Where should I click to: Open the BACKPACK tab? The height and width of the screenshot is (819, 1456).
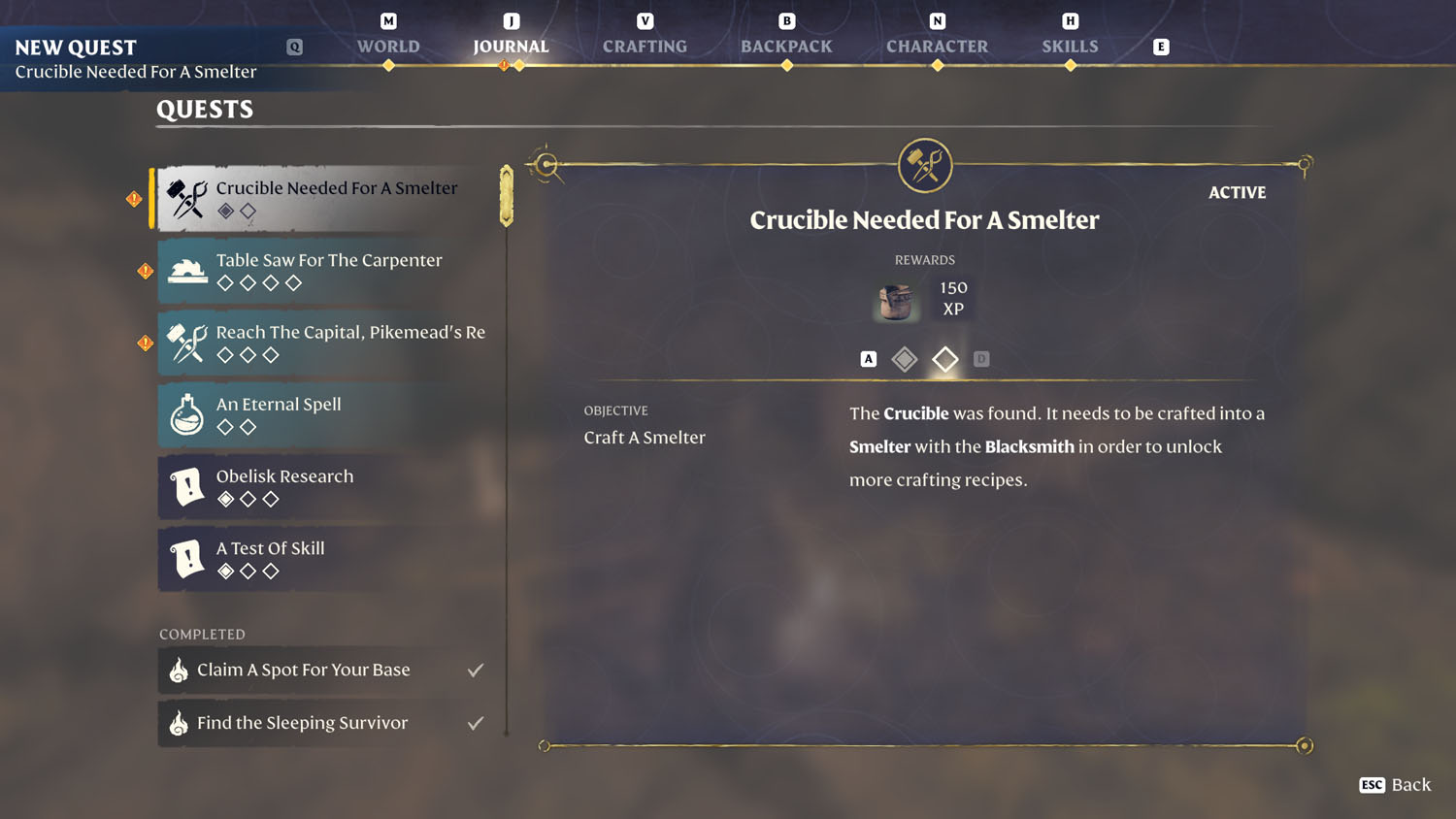(786, 46)
